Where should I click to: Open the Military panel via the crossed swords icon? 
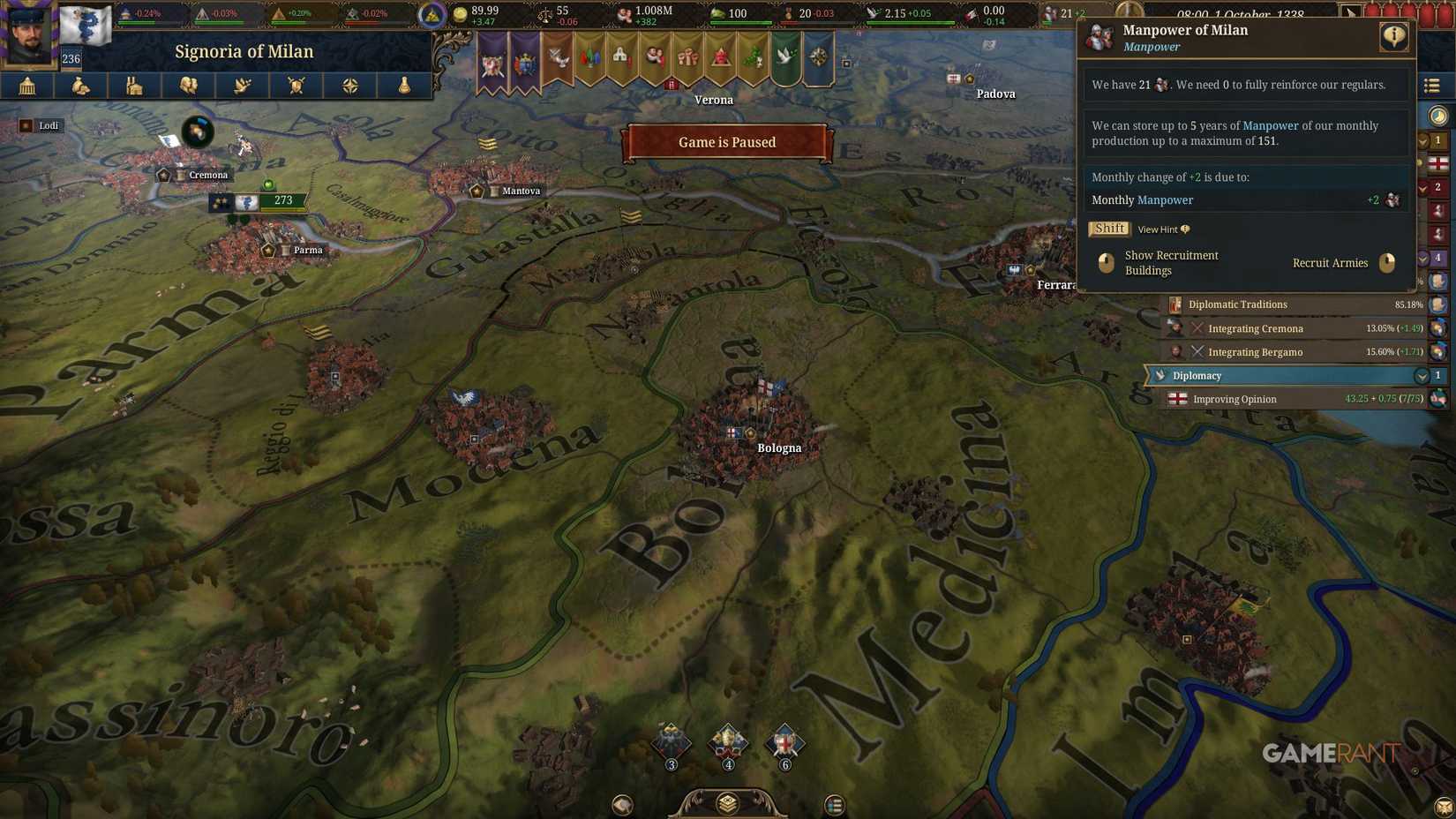pyautogui.click(x=296, y=86)
